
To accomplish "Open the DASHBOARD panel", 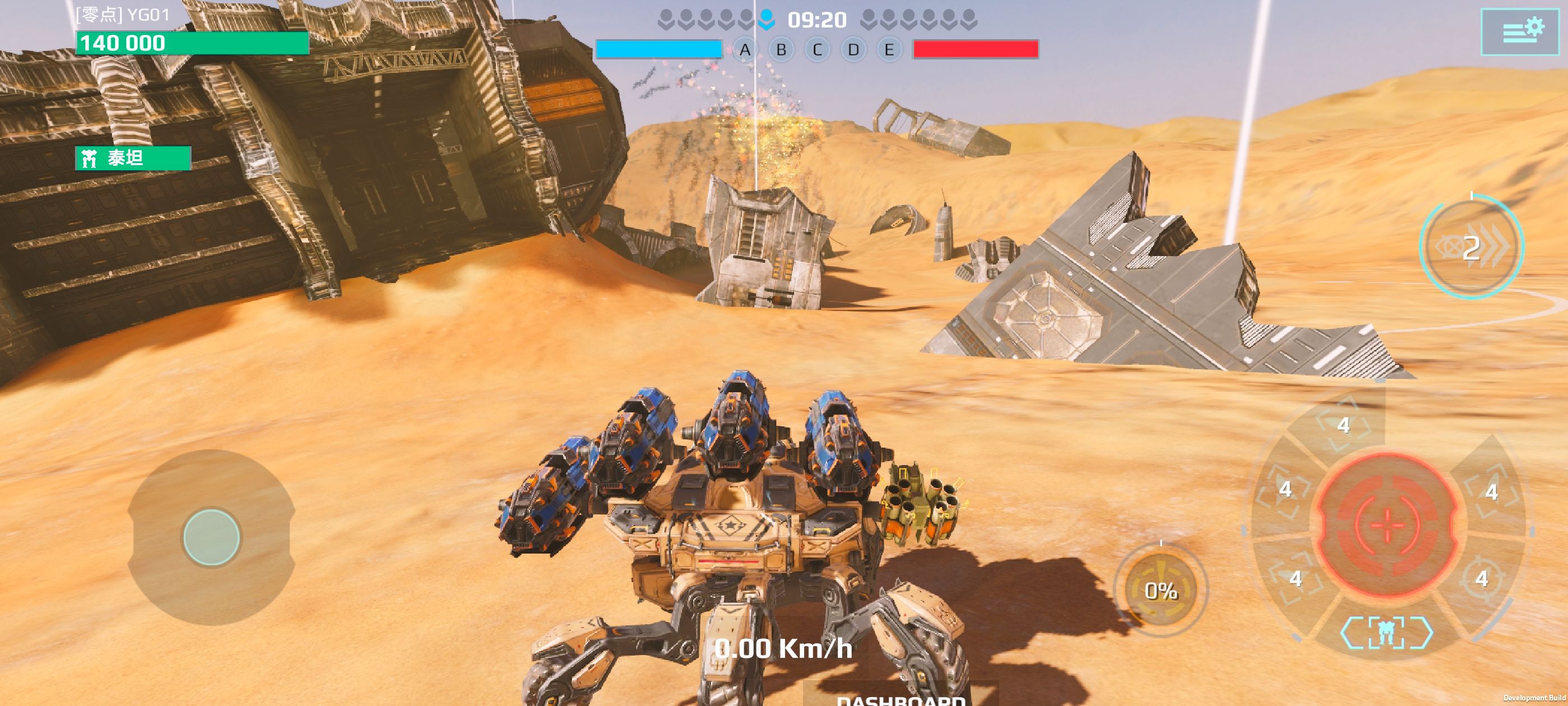I will tap(900, 698).
